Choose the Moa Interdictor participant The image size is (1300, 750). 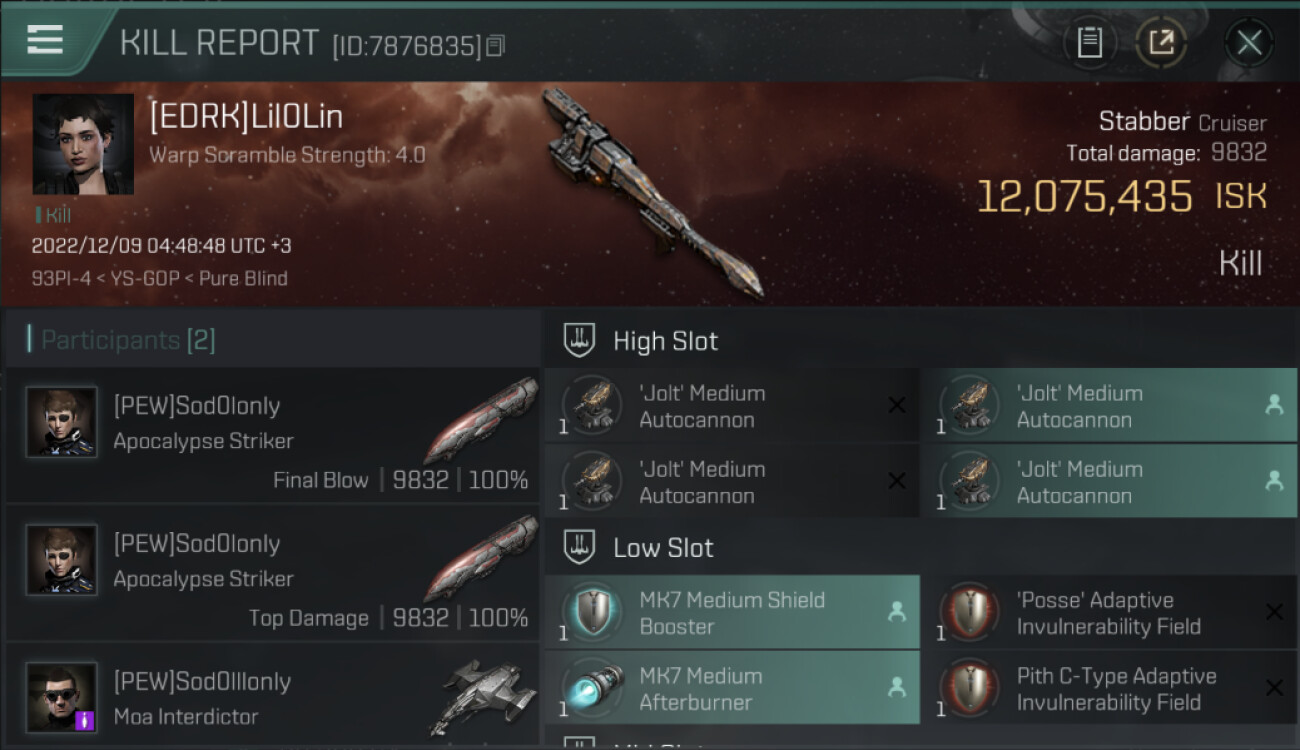point(272,698)
